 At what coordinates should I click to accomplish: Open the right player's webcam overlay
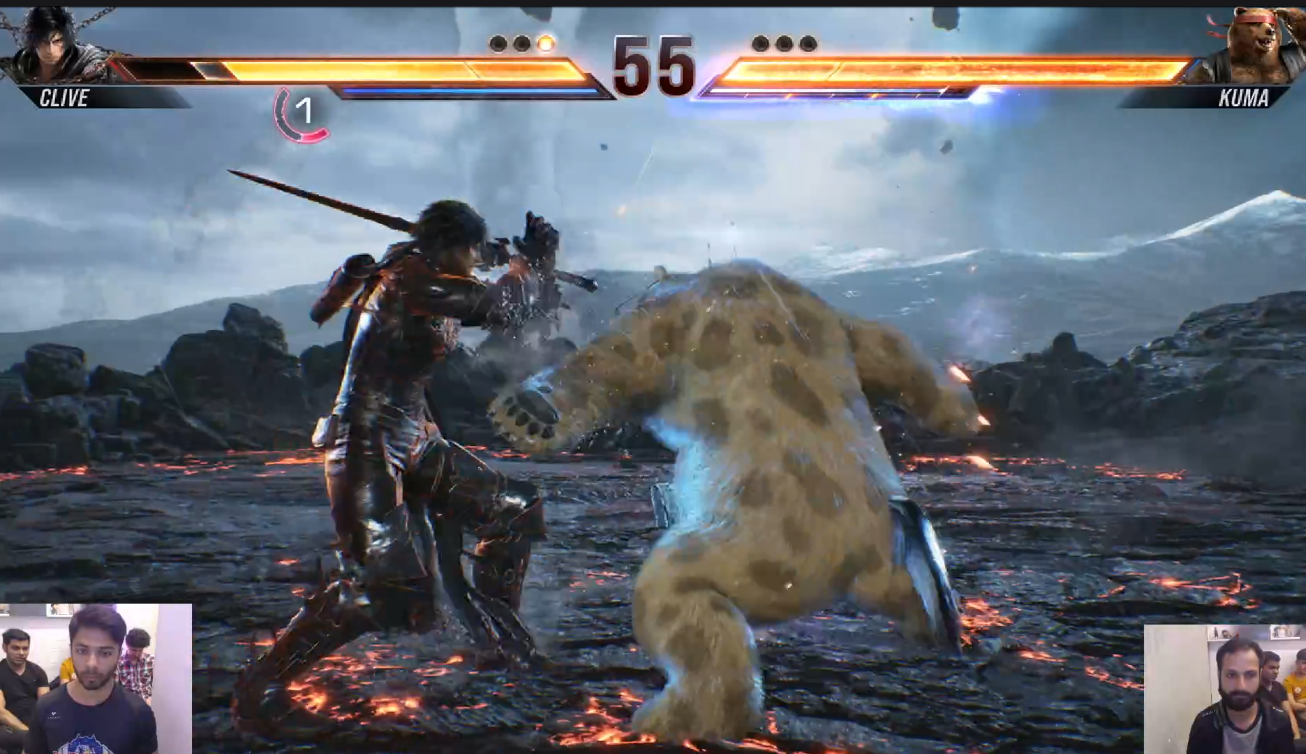click(1224, 689)
